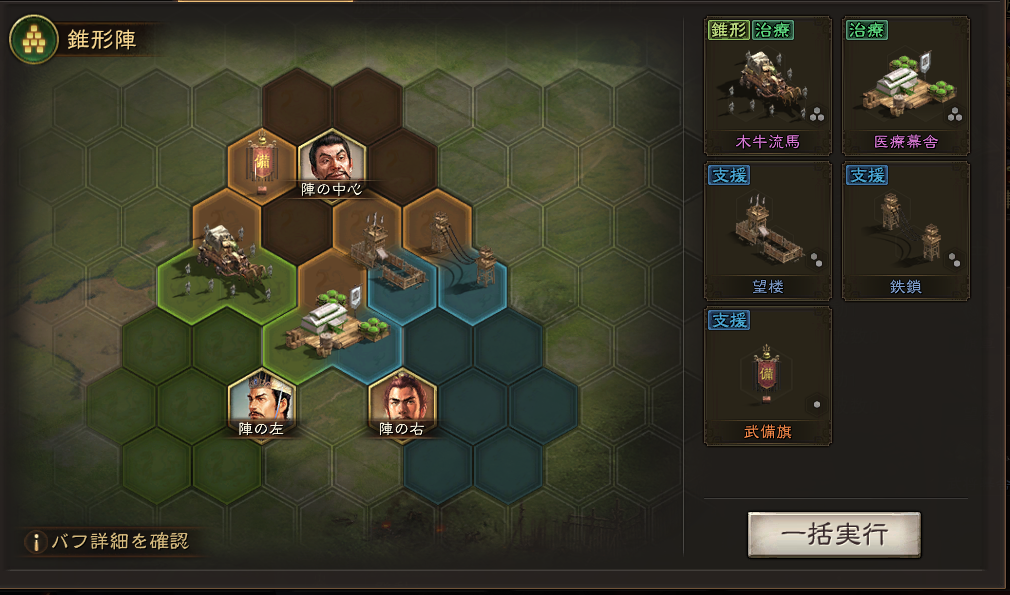Select the 鉄鎖 iron chain card
Image resolution: width=1010 pixels, height=595 pixels.
pos(906,231)
